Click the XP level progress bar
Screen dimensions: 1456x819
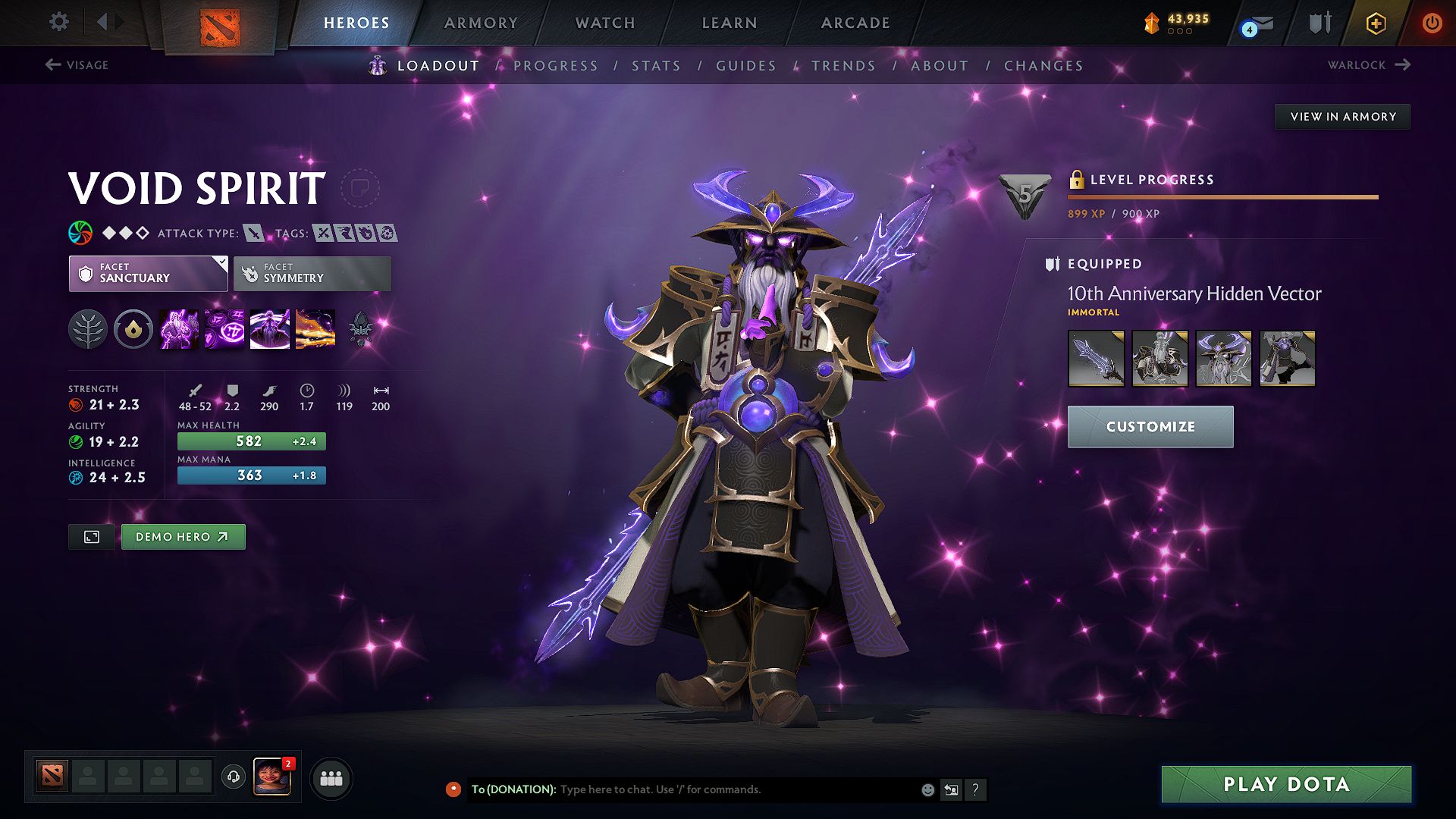[1221, 197]
